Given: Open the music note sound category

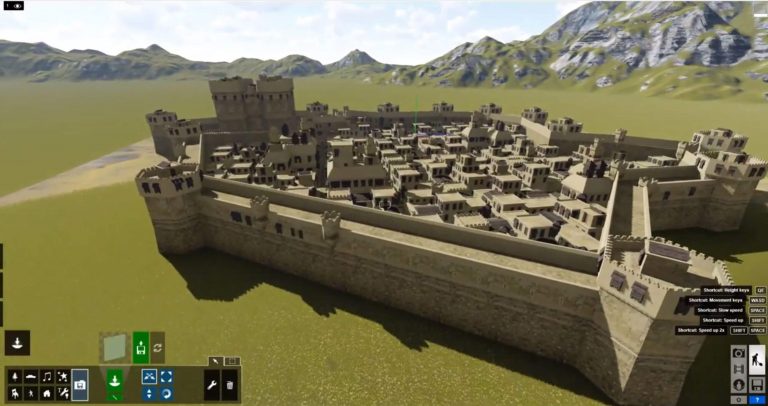Looking at the screenshot, I should (47, 375).
